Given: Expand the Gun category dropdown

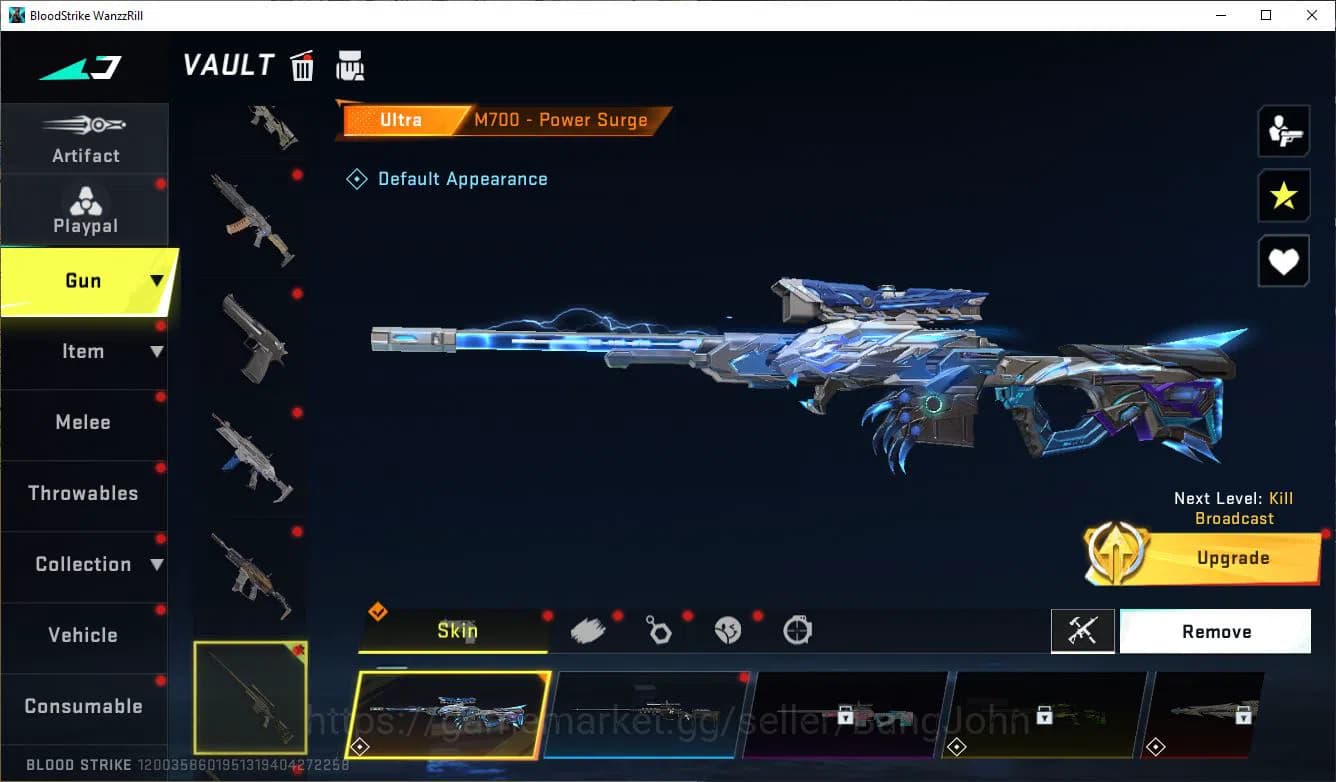Looking at the screenshot, I should coord(155,281).
